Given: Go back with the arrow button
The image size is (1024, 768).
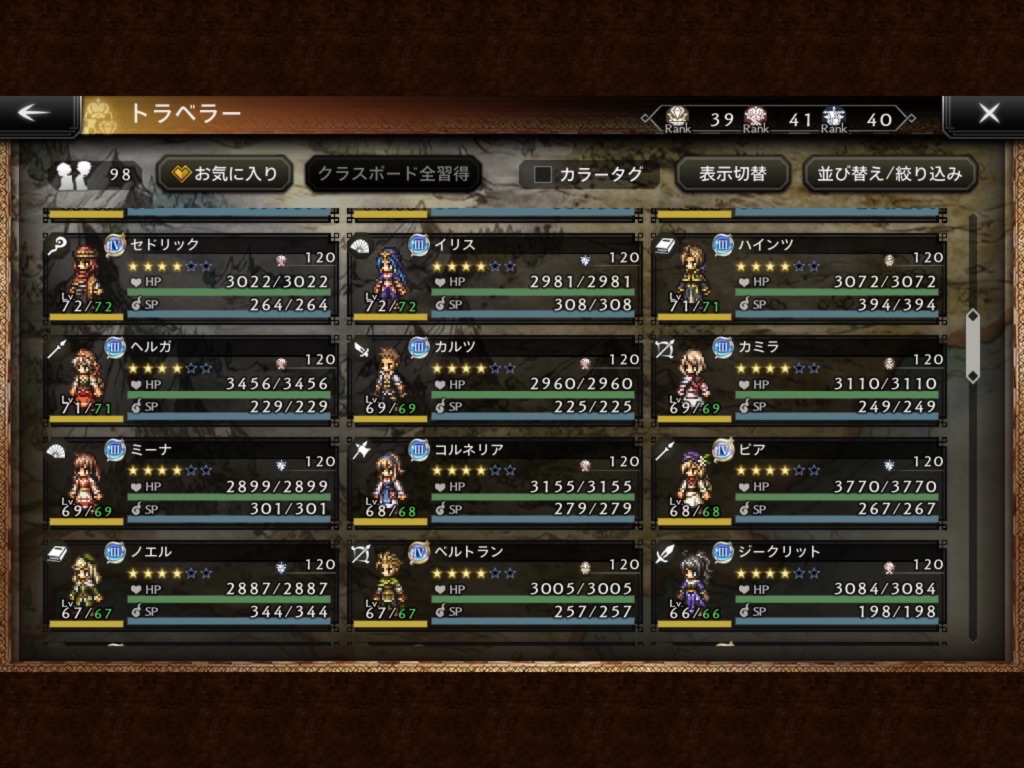Looking at the screenshot, I should 35,113.
